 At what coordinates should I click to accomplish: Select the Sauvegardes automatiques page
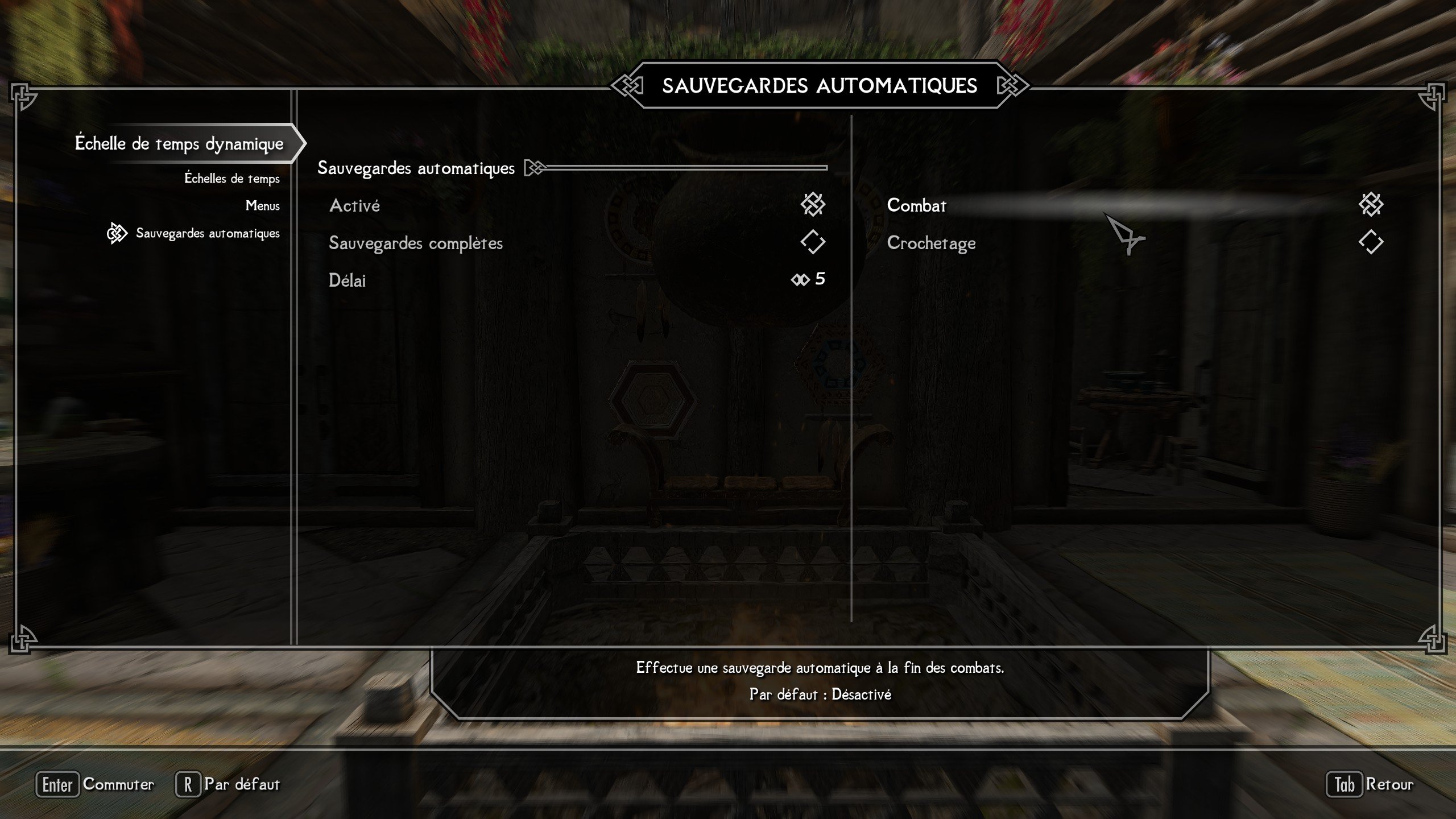coord(208,233)
